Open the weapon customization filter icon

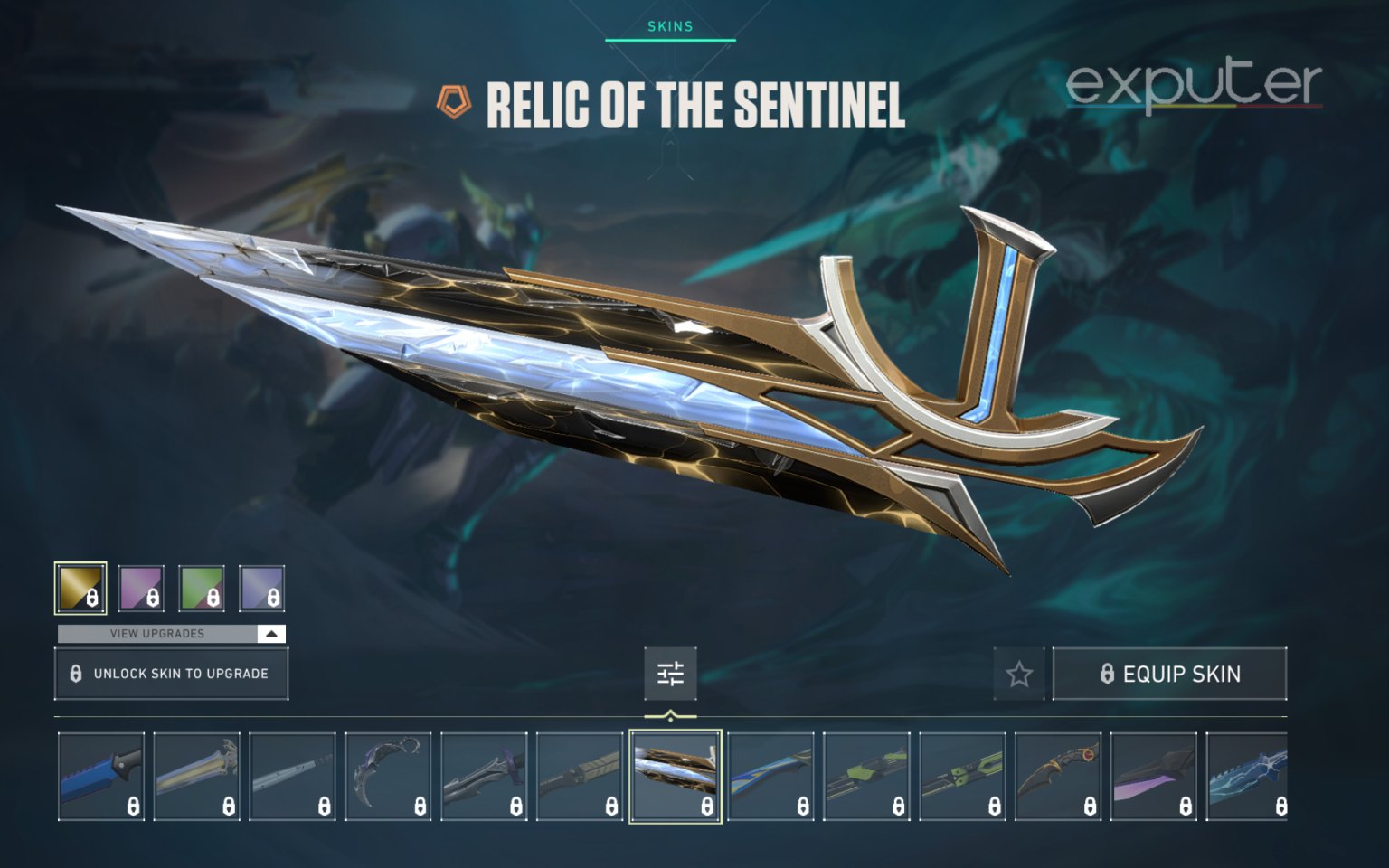coord(669,673)
